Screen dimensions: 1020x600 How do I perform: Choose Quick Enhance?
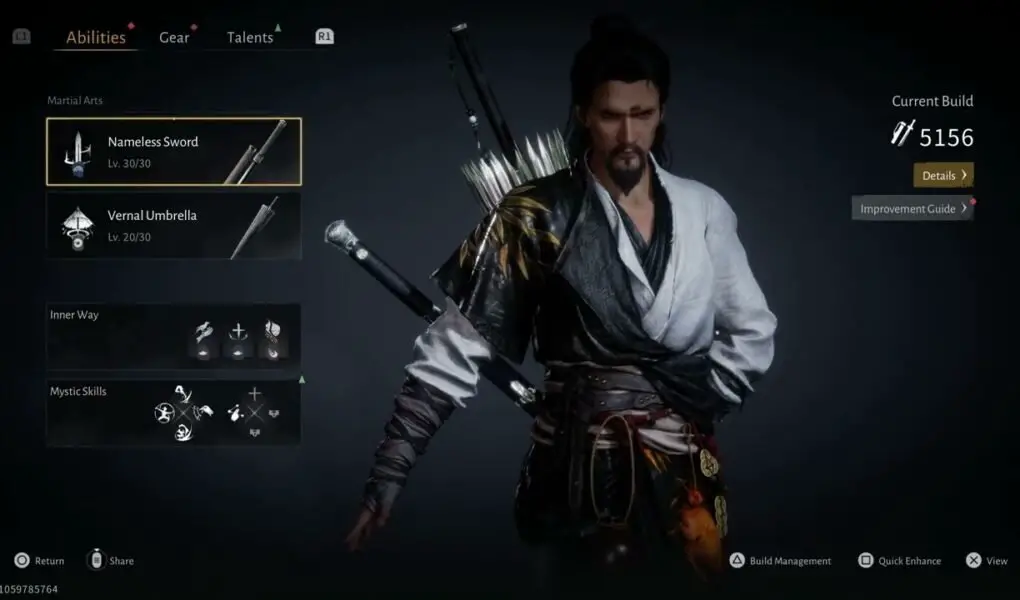(x=899, y=561)
